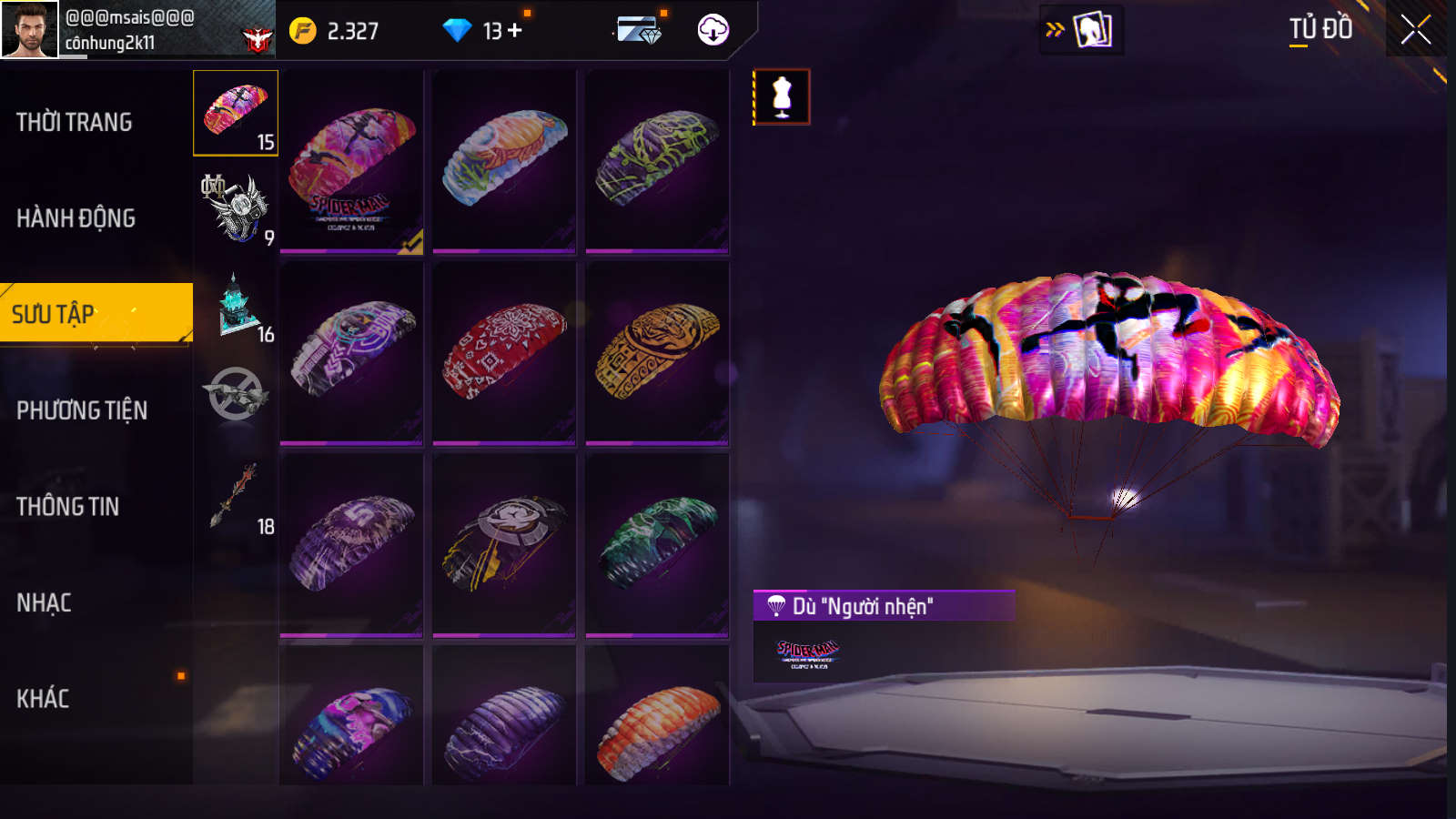Click the cloud download icon
Viewport: 1456px width, 819px height.
click(713, 30)
